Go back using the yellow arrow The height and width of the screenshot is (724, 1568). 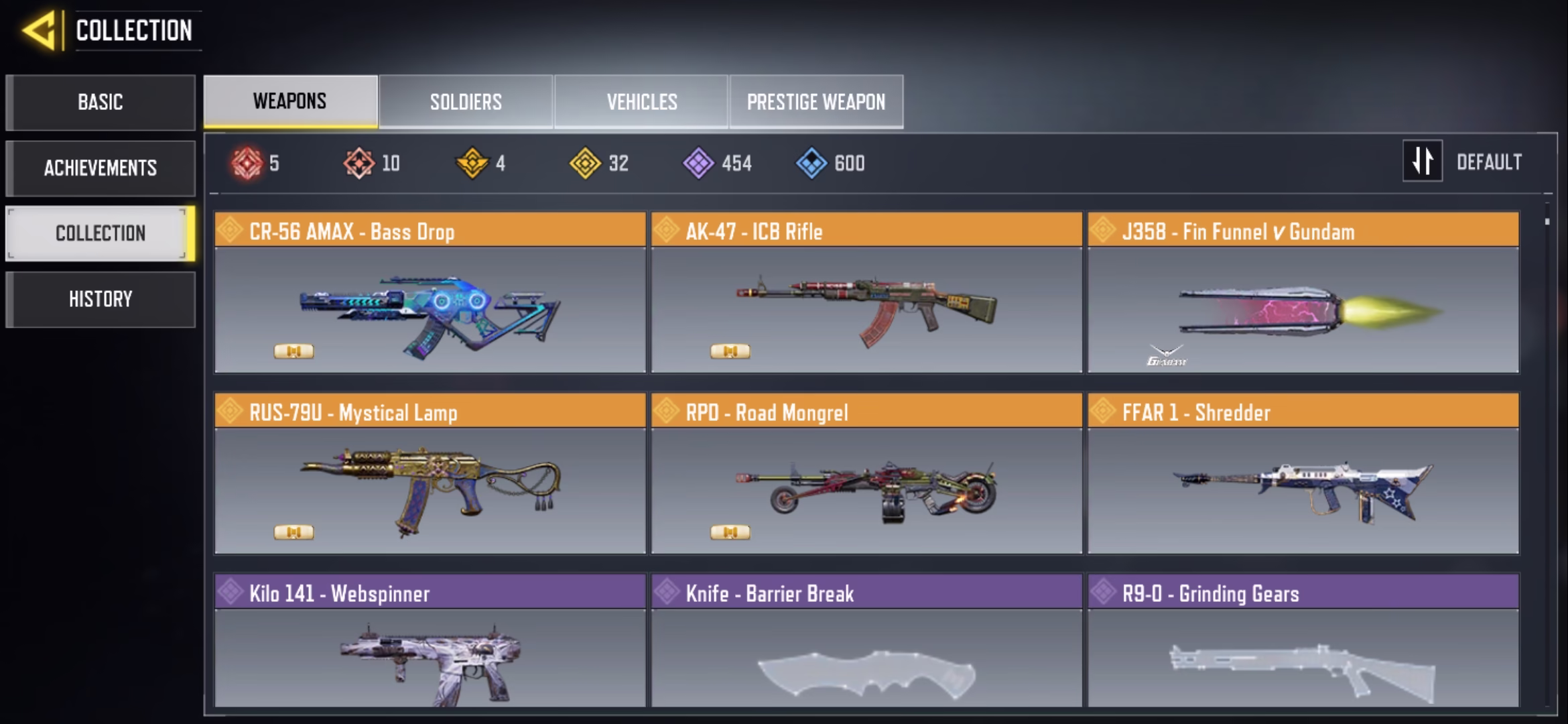(x=39, y=31)
